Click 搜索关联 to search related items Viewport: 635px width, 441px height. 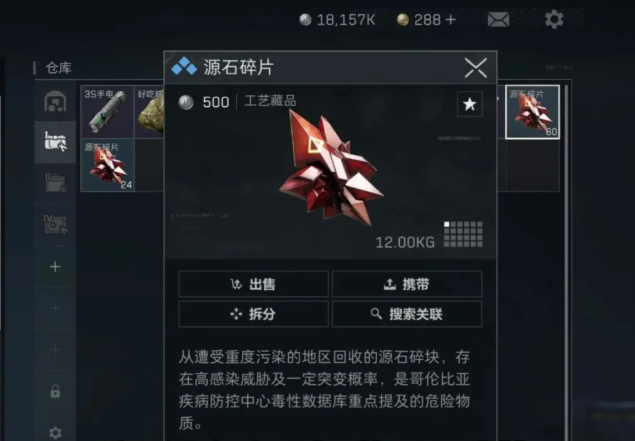[x=407, y=314]
